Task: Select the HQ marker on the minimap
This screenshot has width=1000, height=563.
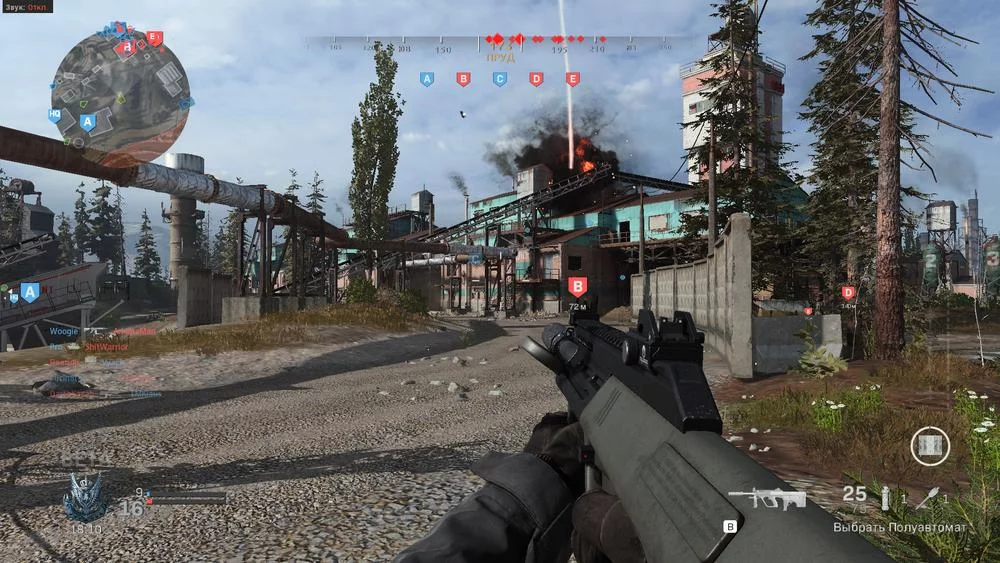Action: (x=55, y=115)
